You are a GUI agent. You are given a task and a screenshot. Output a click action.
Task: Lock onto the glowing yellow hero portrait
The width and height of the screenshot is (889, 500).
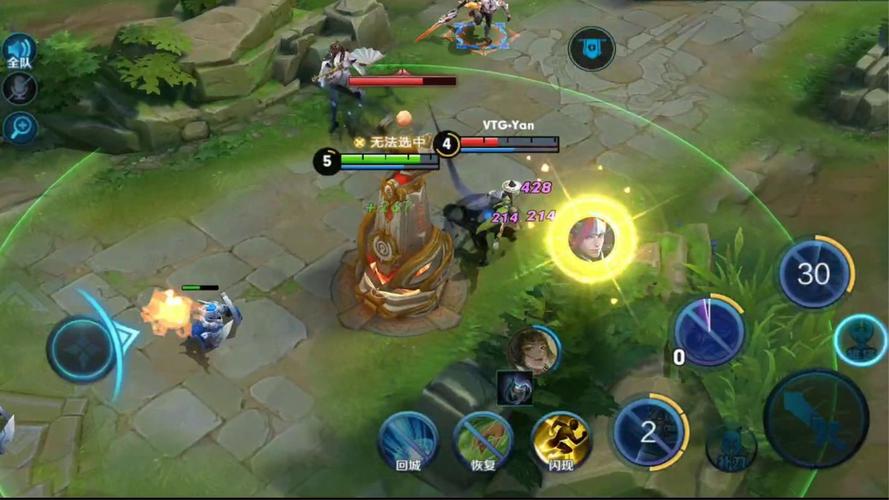click(591, 239)
